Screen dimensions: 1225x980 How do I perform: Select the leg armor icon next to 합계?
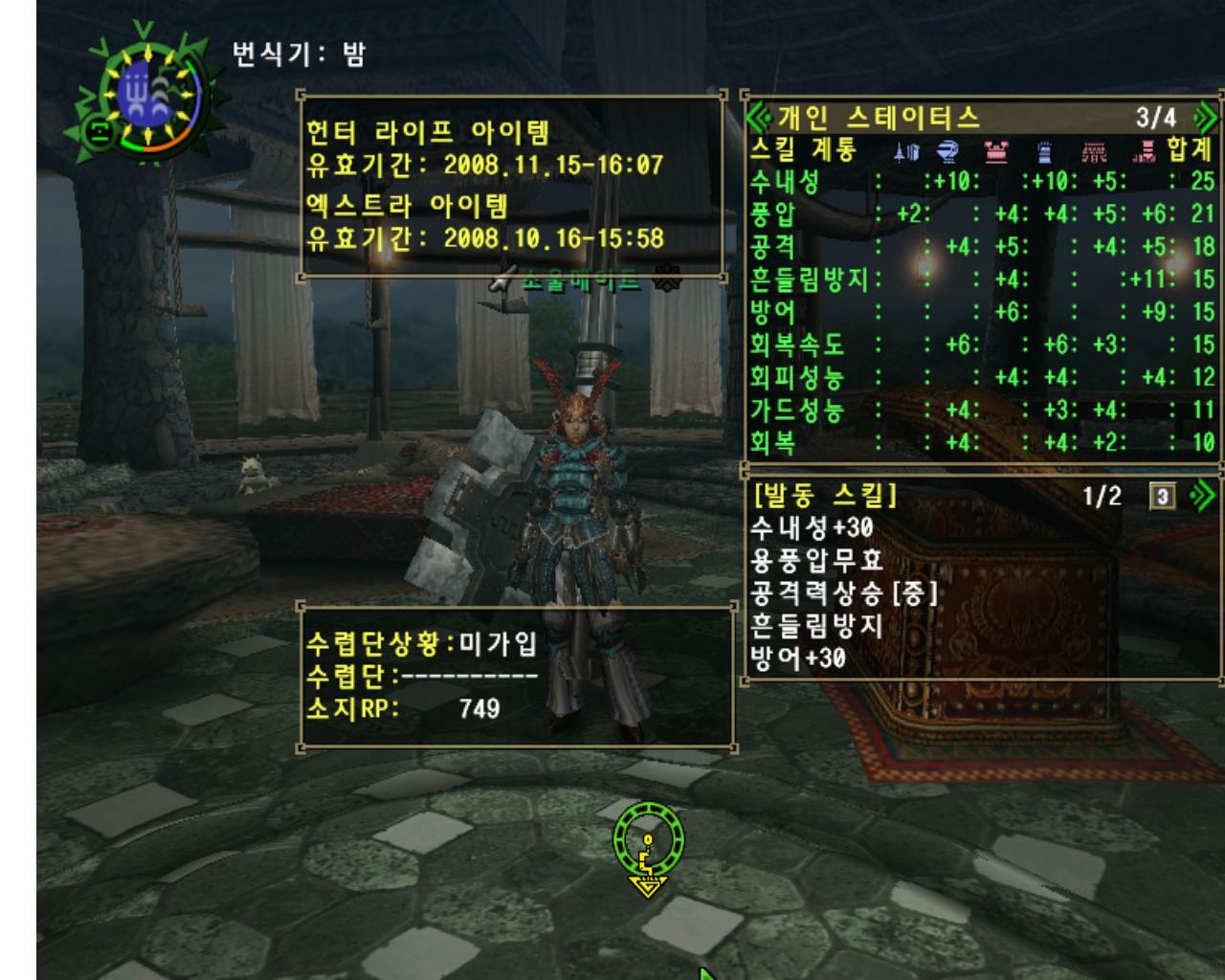(1145, 151)
